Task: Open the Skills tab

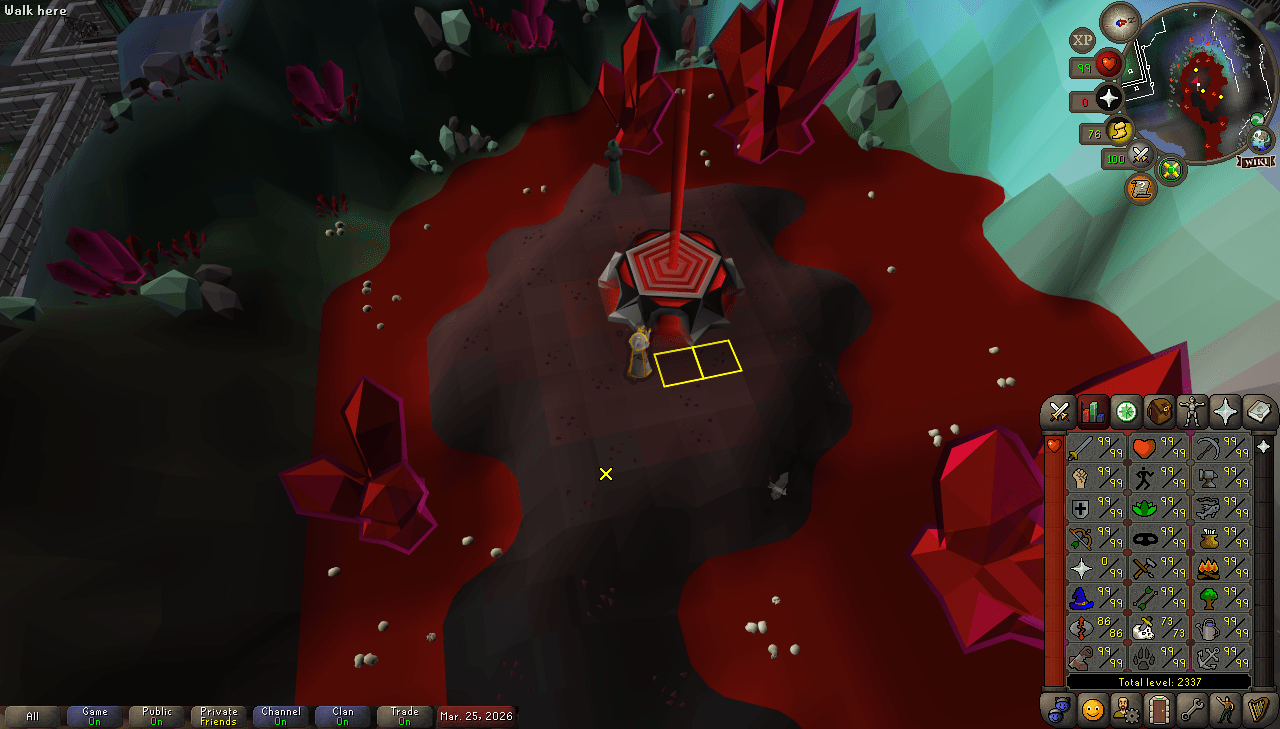Action: pyautogui.click(x=1092, y=412)
